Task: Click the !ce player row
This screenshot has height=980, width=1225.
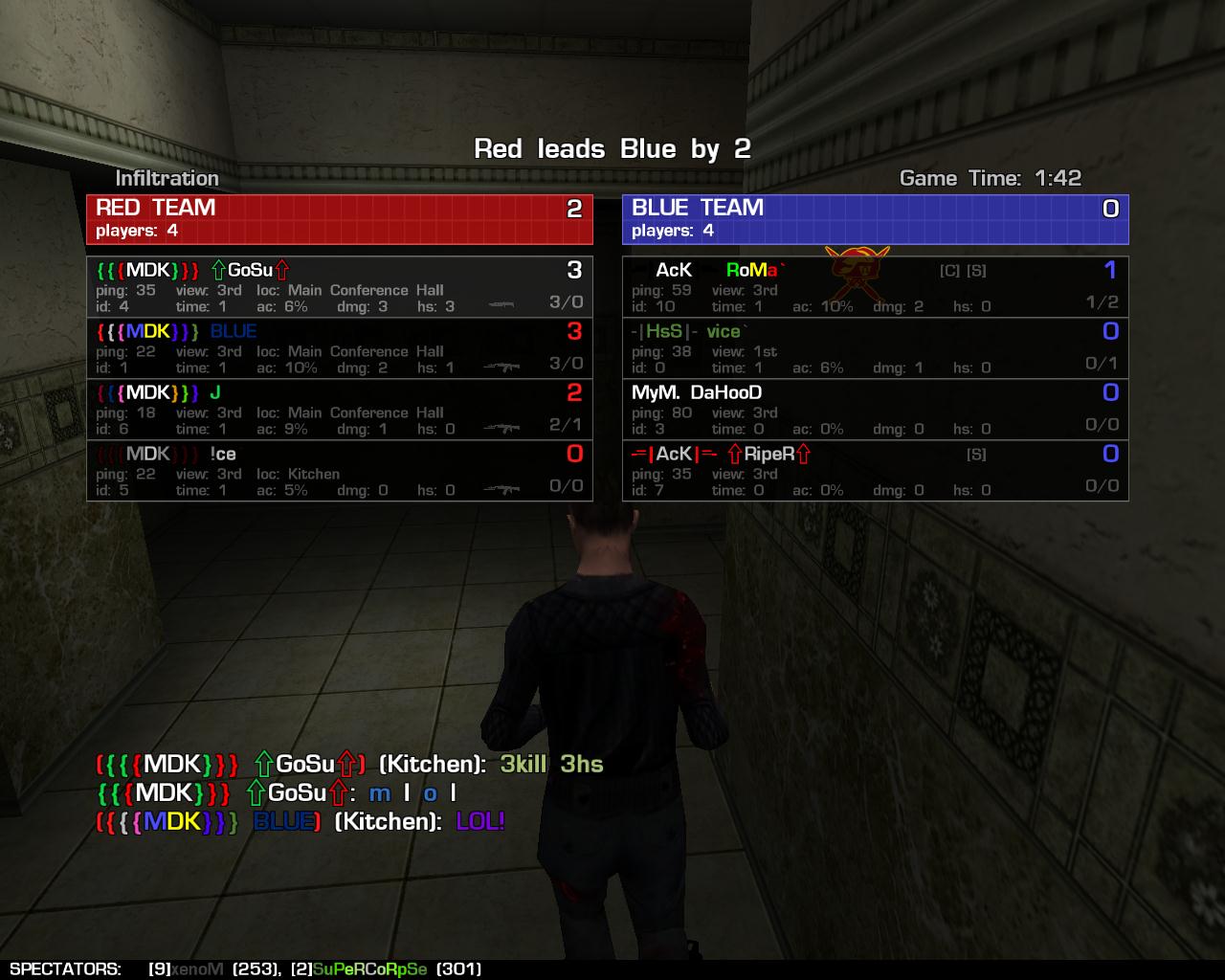Action: [340, 471]
